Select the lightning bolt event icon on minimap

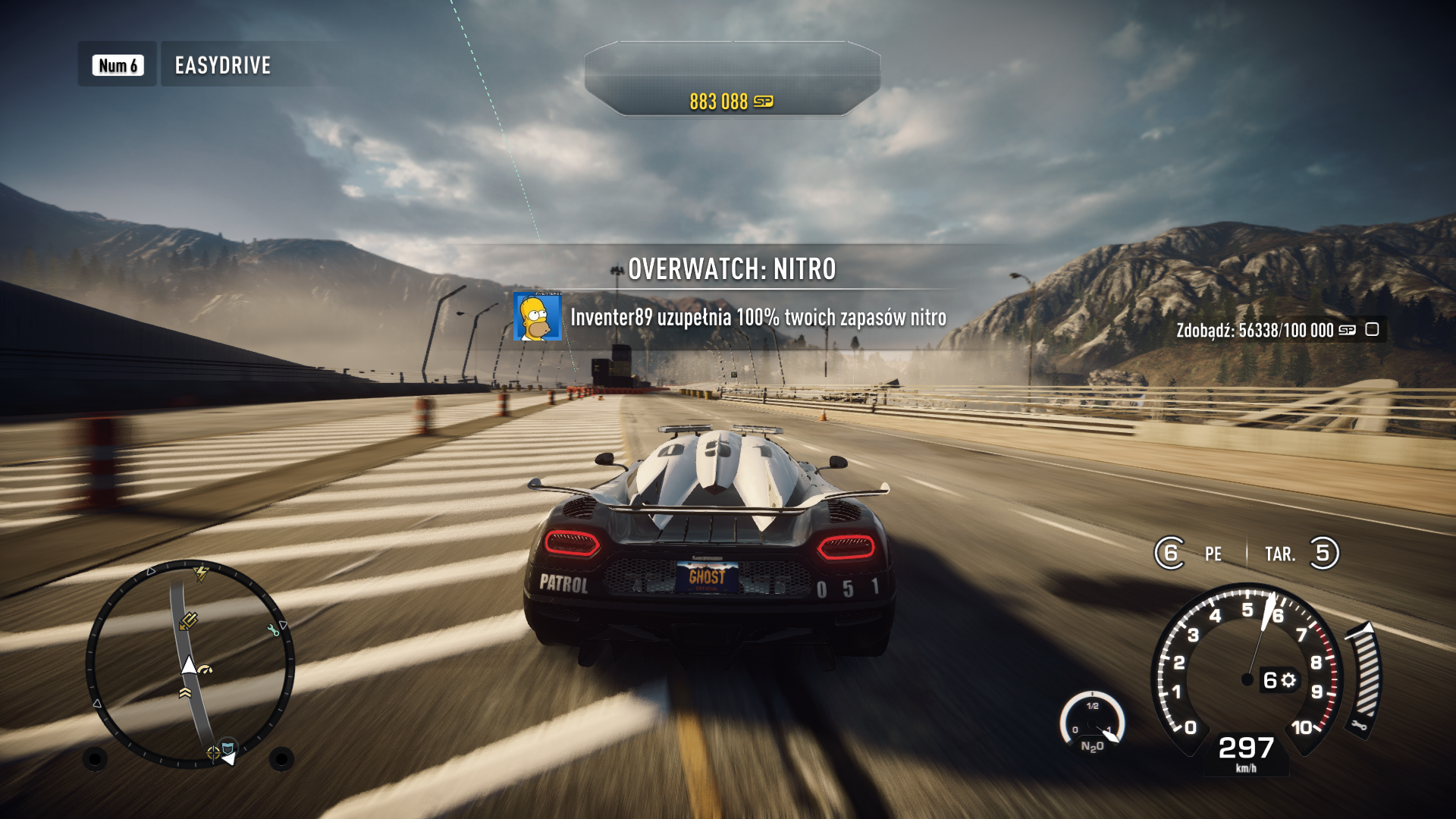coord(199,574)
